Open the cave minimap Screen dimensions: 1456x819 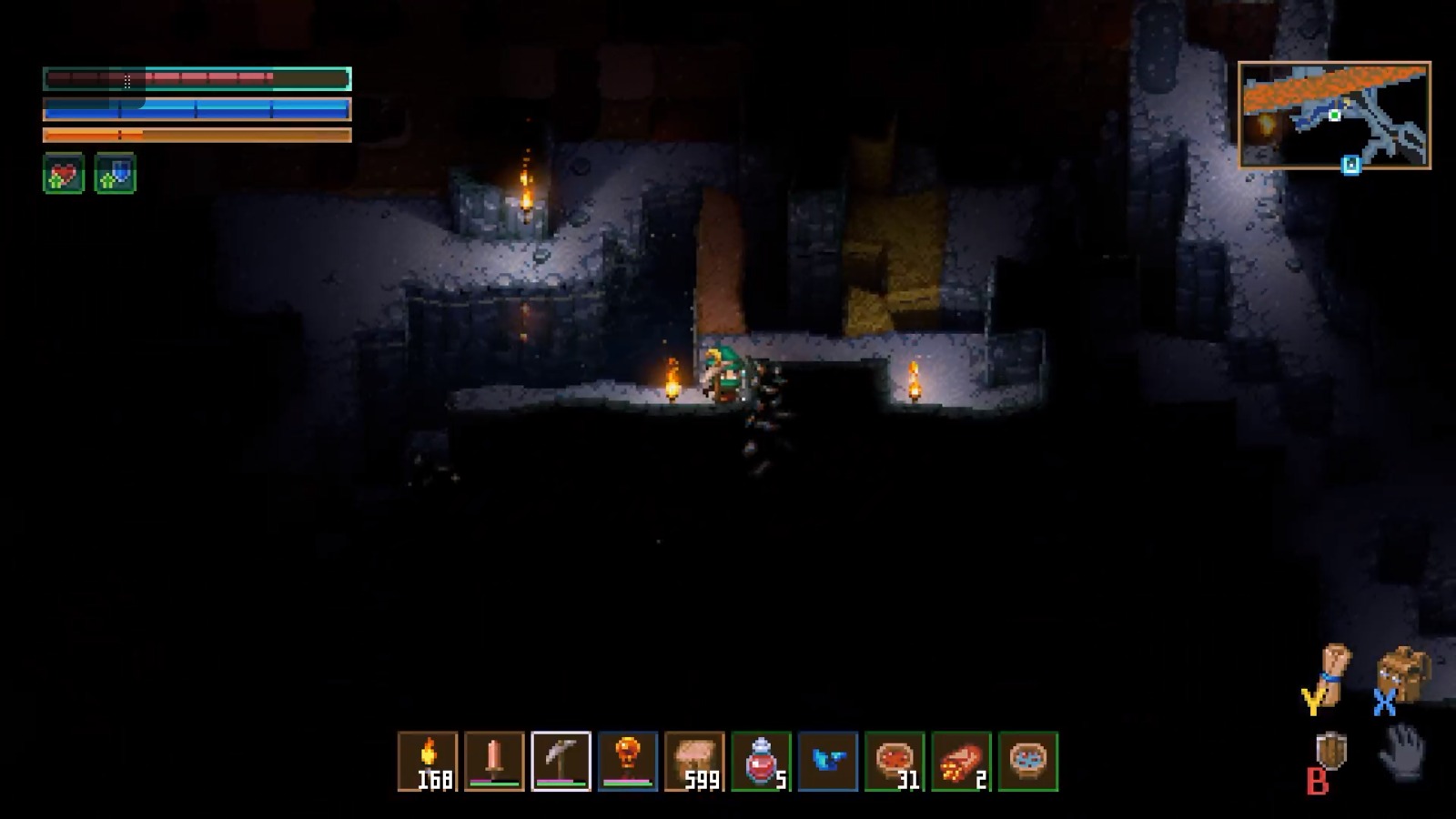pos(1334,115)
